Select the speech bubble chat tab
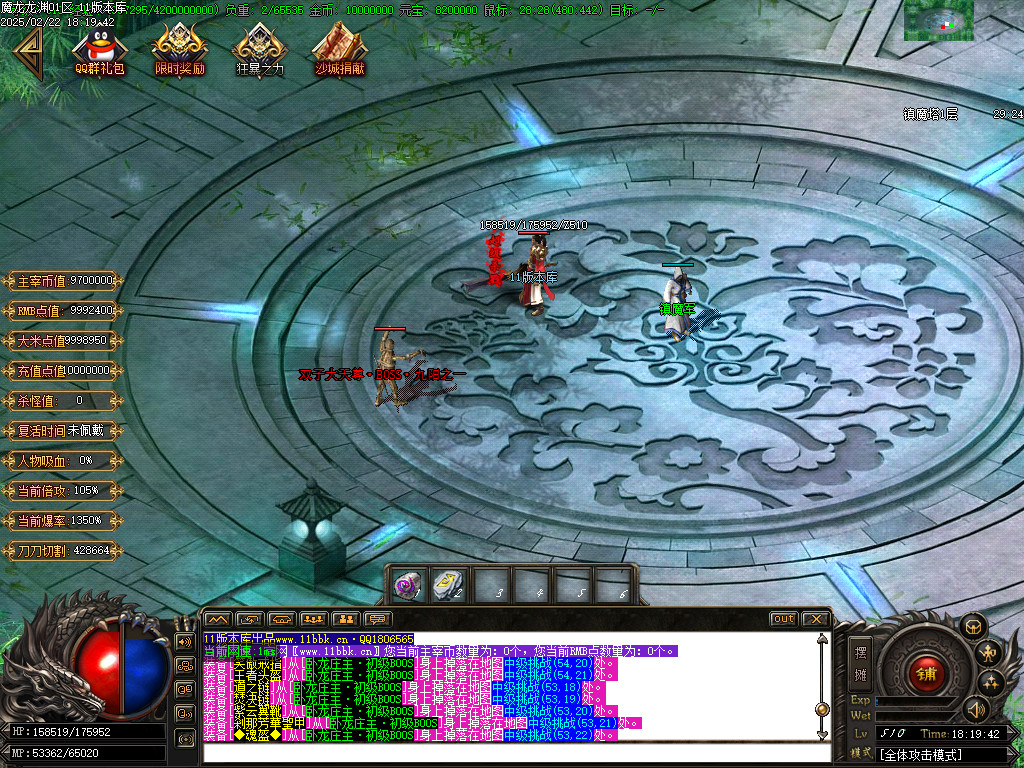The width and height of the screenshot is (1024, 768). tap(378, 619)
